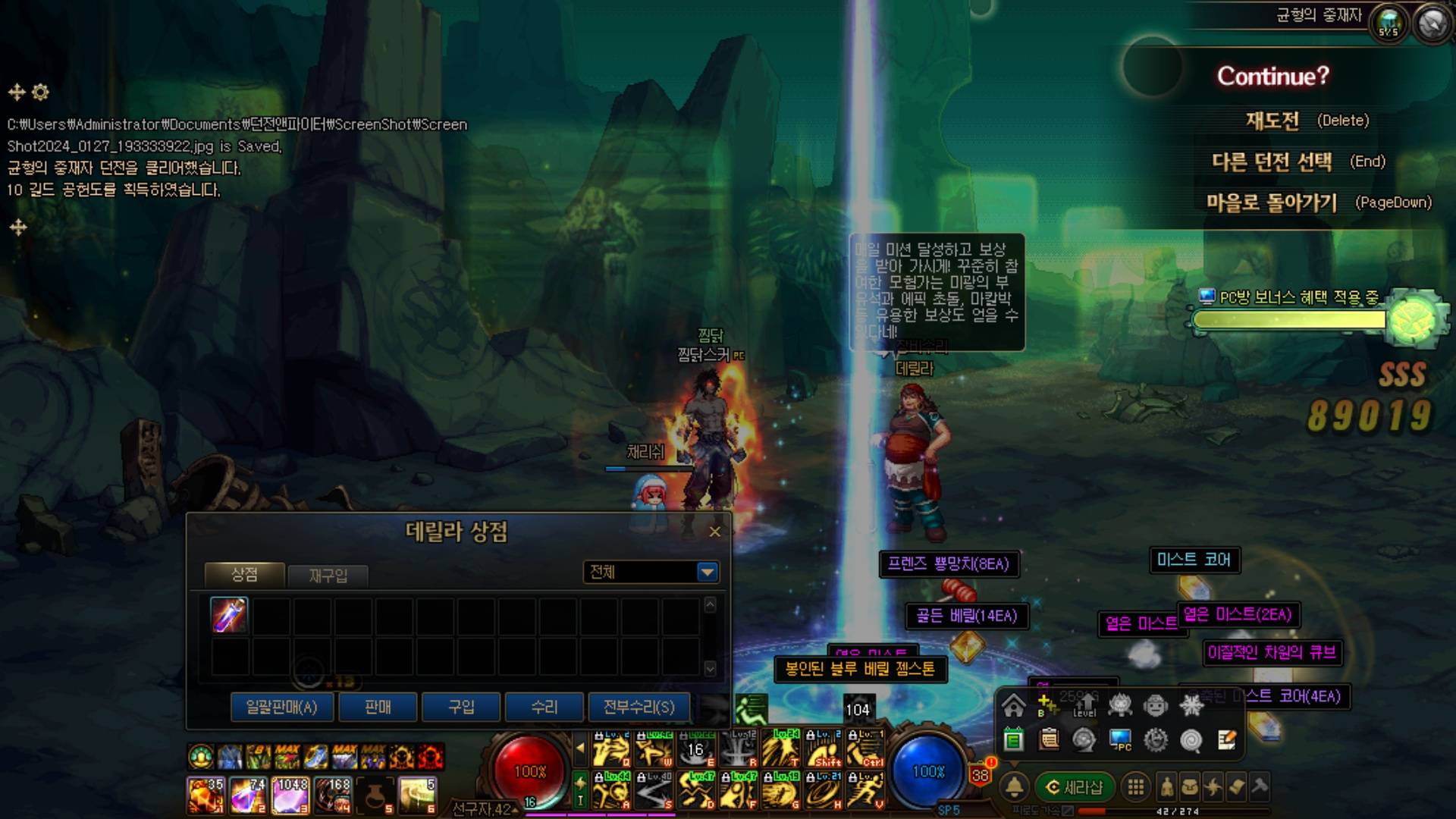Repair everything with 전부수리(S)
This screenshot has width=1456, height=819.
pyautogui.click(x=639, y=708)
